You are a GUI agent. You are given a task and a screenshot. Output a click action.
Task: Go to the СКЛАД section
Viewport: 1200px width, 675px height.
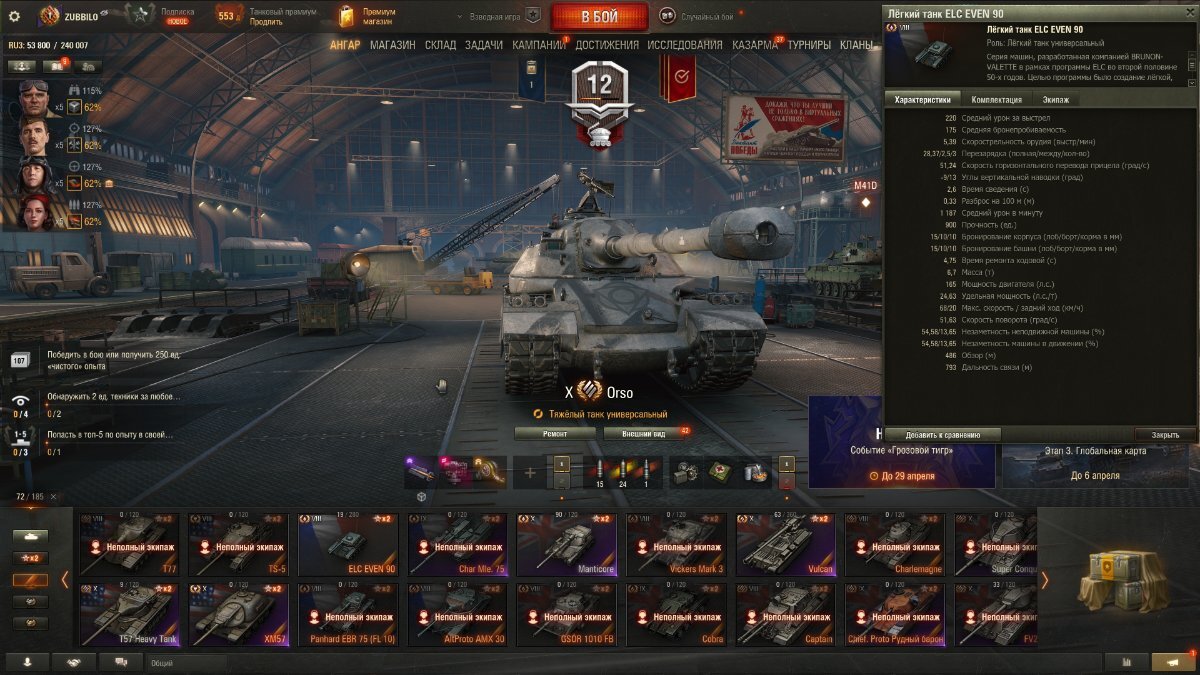pyautogui.click(x=440, y=45)
